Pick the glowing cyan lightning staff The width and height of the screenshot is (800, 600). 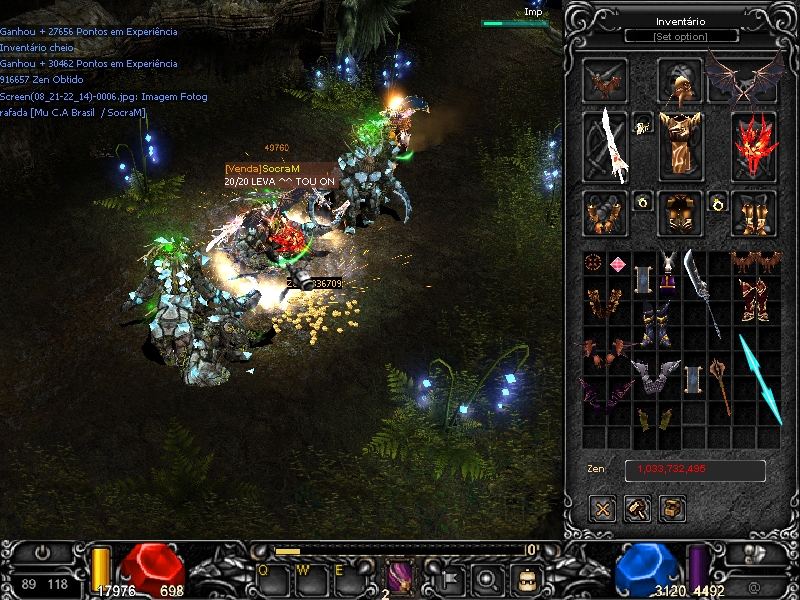(x=761, y=379)
